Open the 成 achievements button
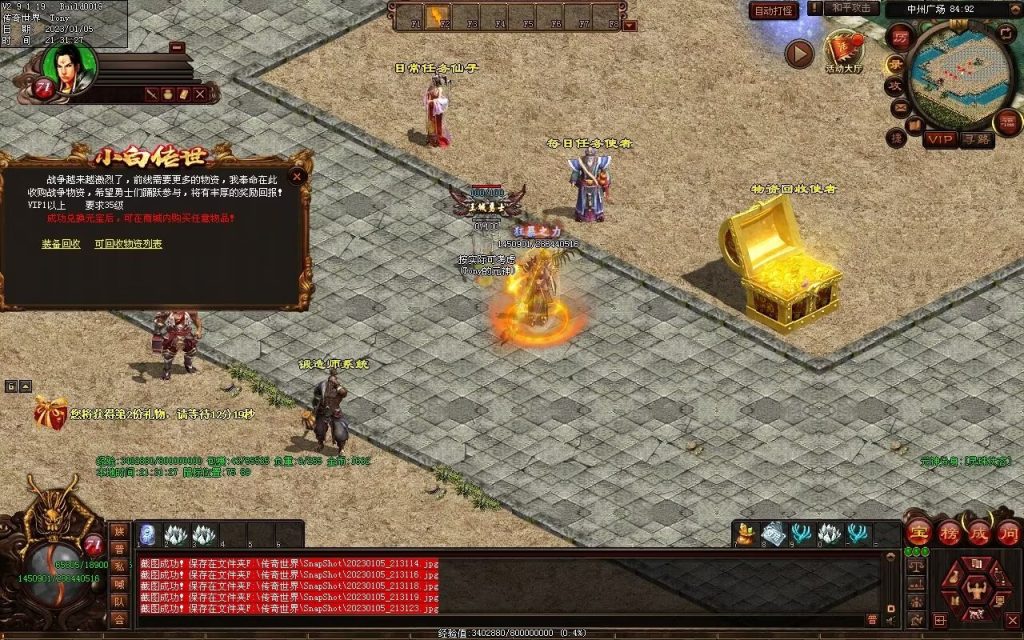 point(978,532)
